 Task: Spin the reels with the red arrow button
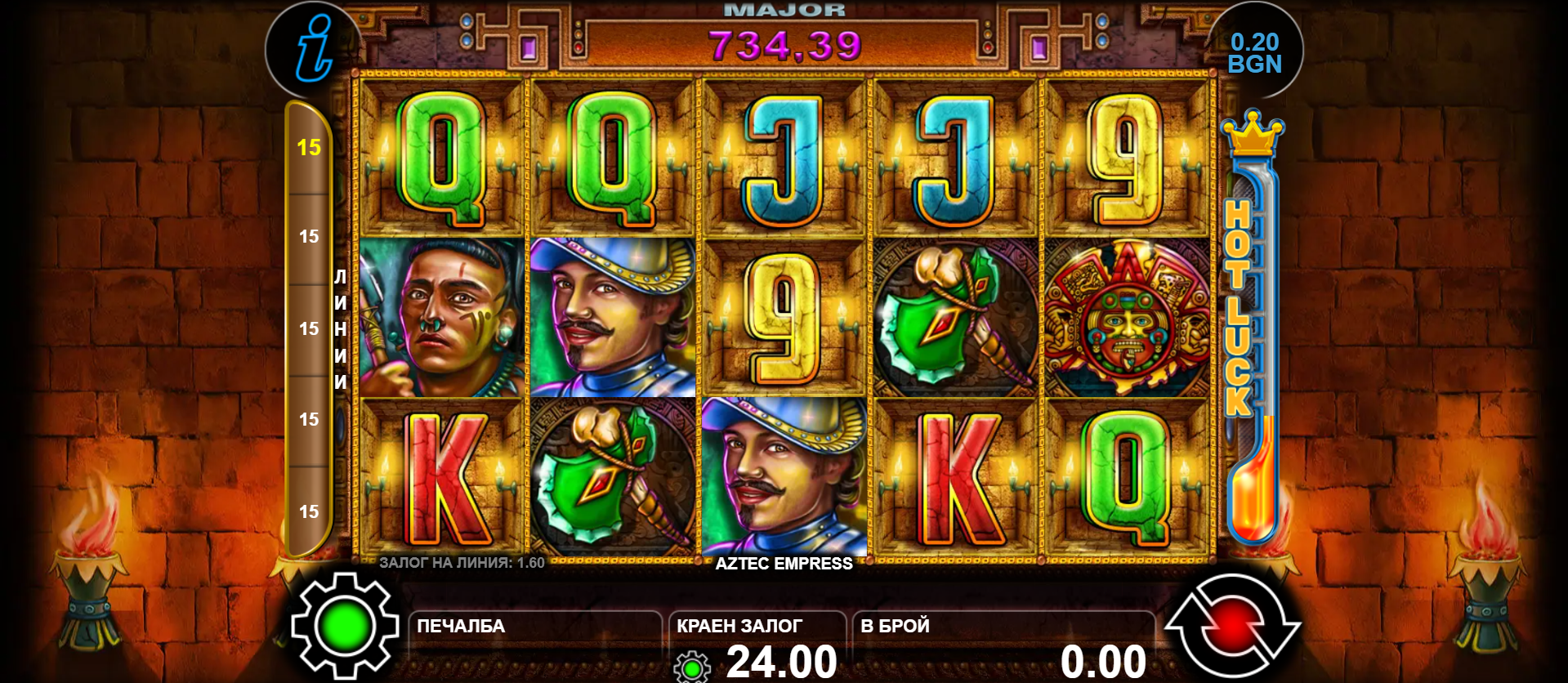[1232, 627]
